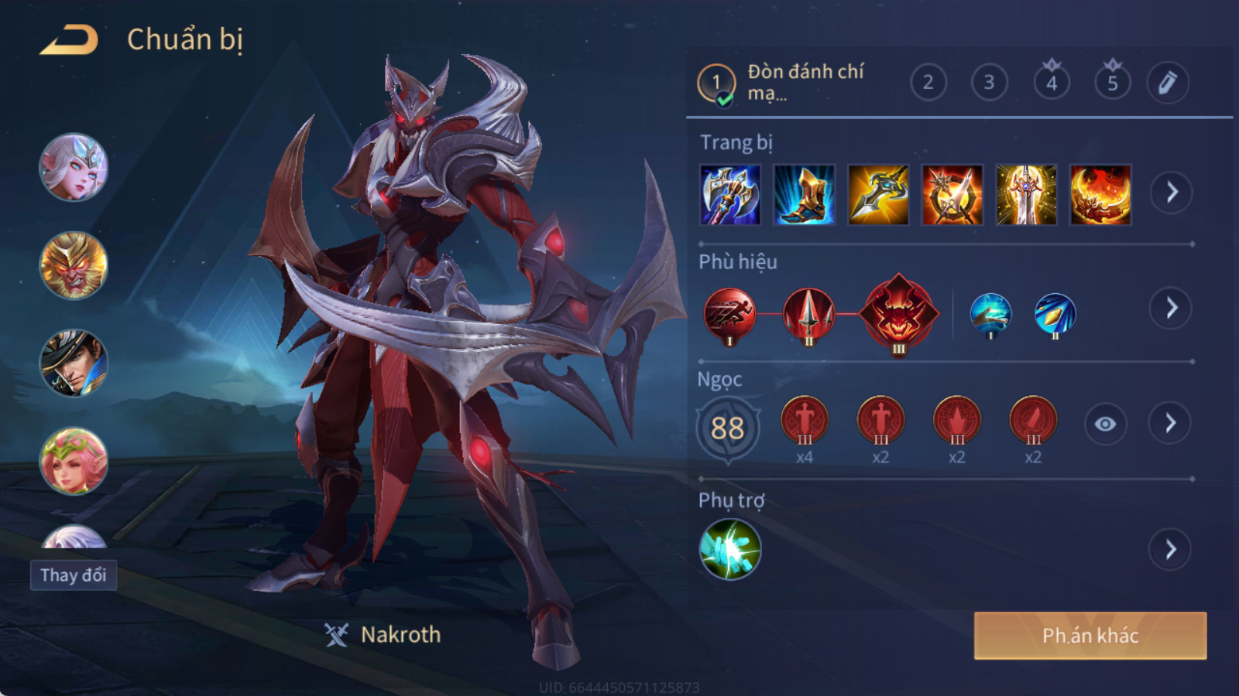The height and width of the screenshot is (696, 1239).
Task: Click the double-axe equipment item
Action: tap(730, 194)
